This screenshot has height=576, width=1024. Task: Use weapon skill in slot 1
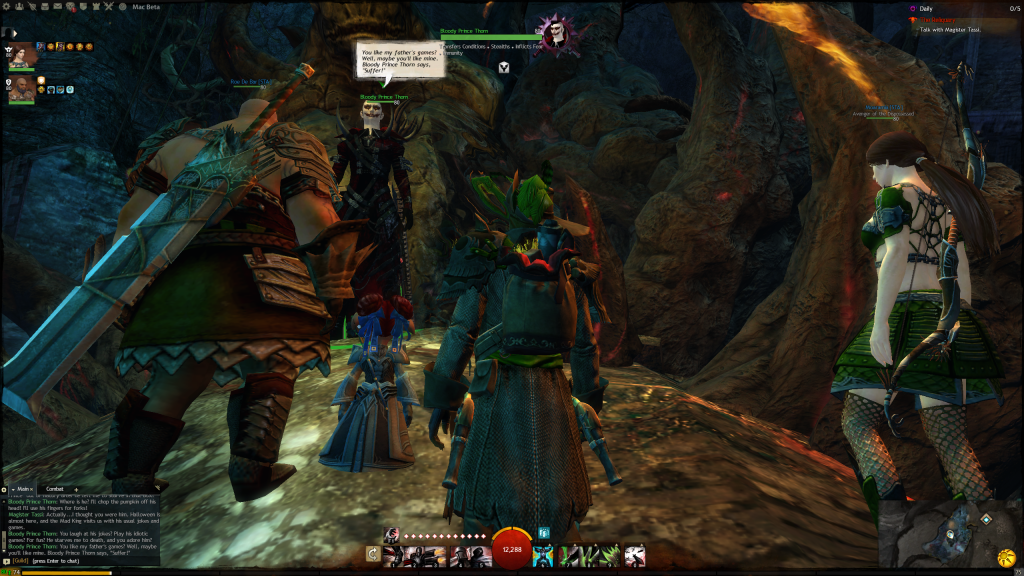click(393, 554)
